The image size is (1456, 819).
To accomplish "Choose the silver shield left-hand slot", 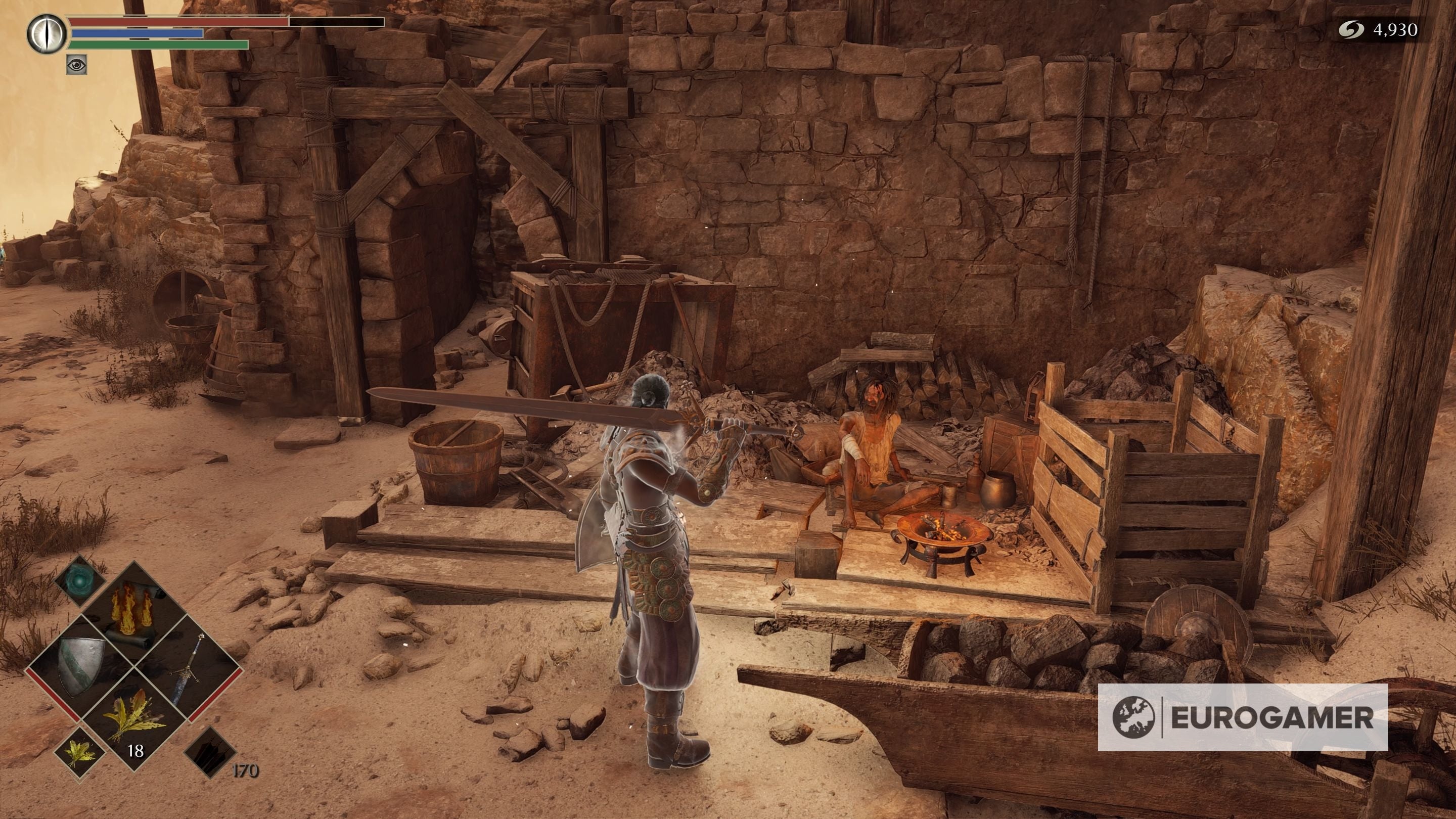I will 81,667.
